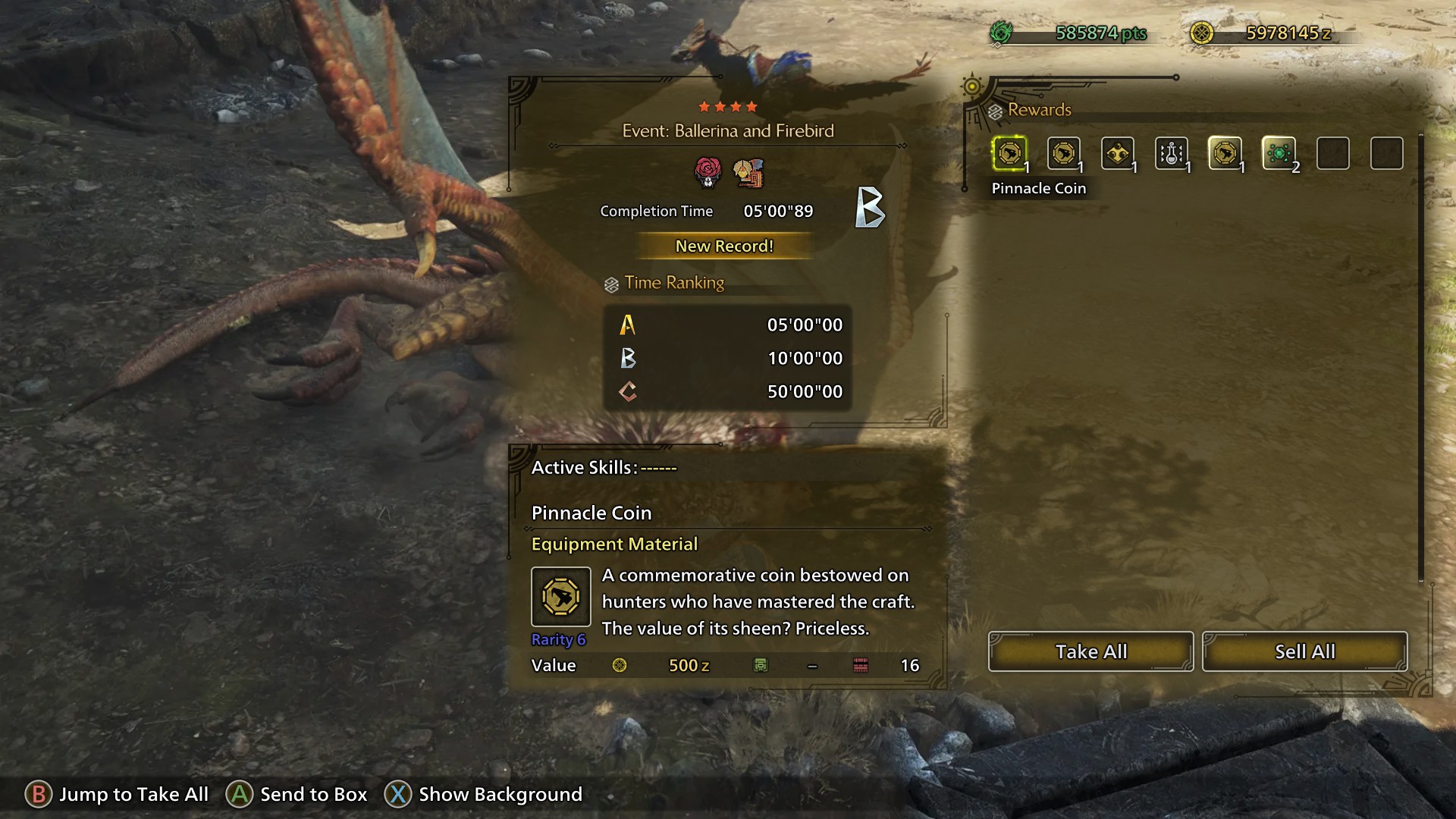Viewport: 1456px width, 819px height.
Task: Pick the white flask reward slot
Action: point(1171,154)
